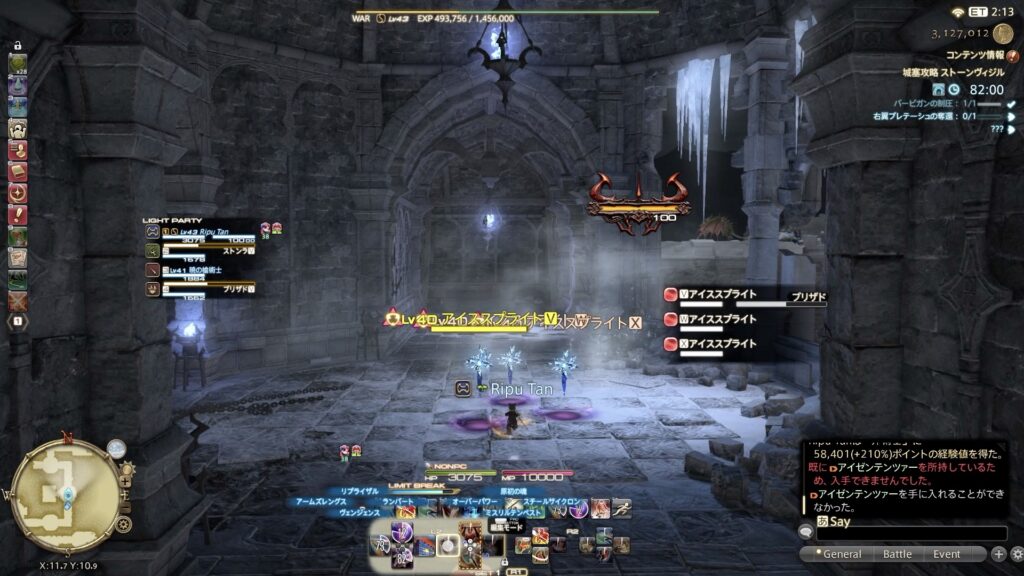The height and width of the screenshot is (576, 1024).
Task: Click the minimap settings gear button
Action: 124,524
